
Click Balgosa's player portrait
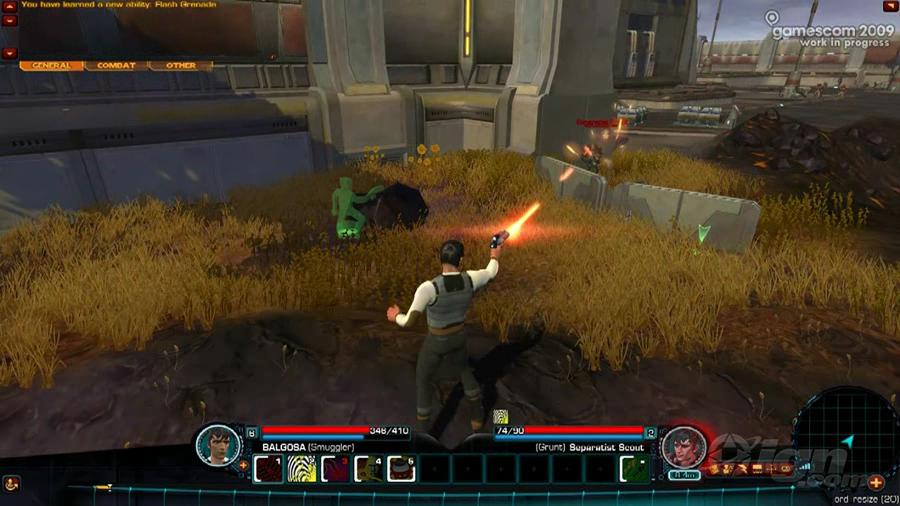(x=216, y=445)
